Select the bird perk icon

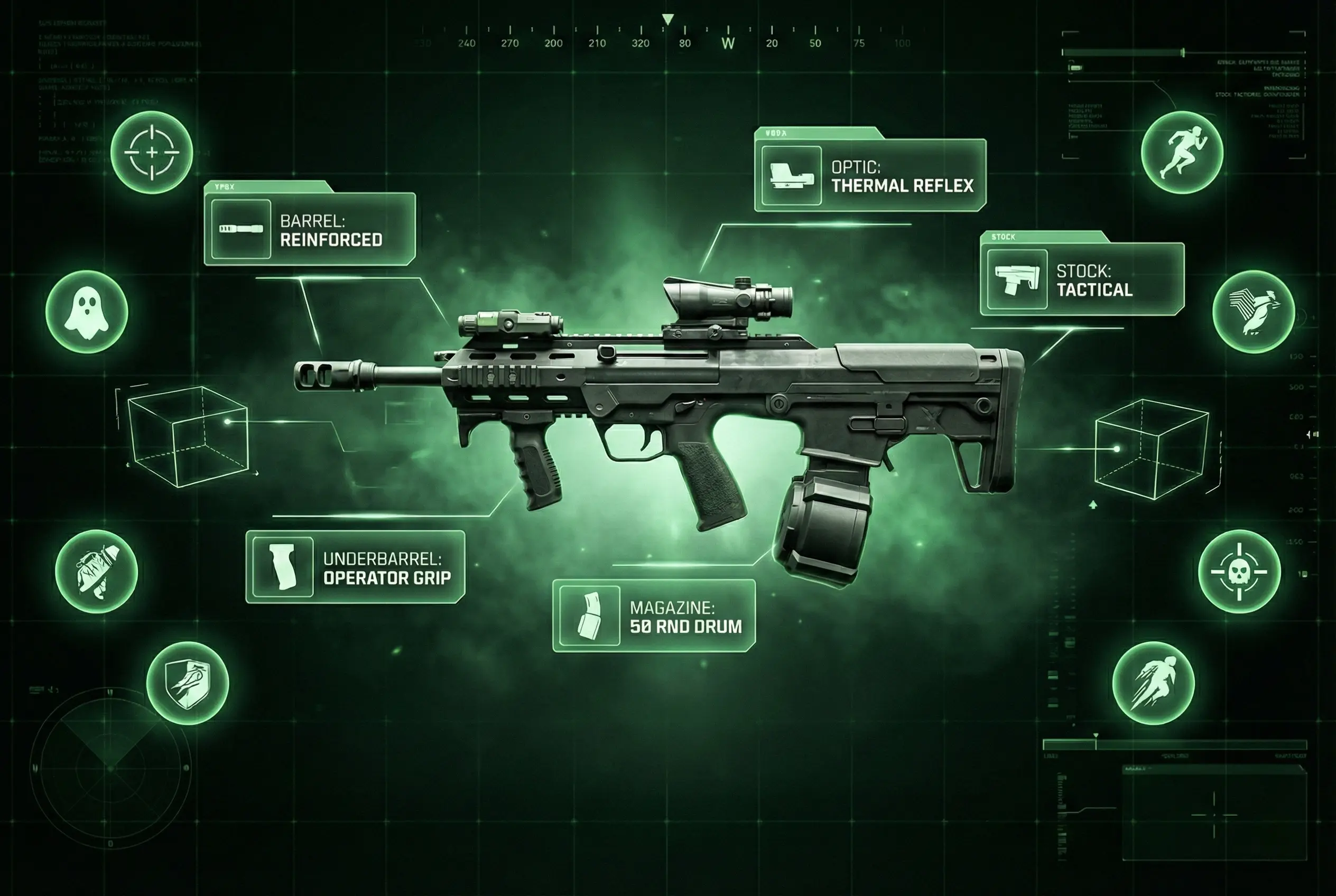1253,312
